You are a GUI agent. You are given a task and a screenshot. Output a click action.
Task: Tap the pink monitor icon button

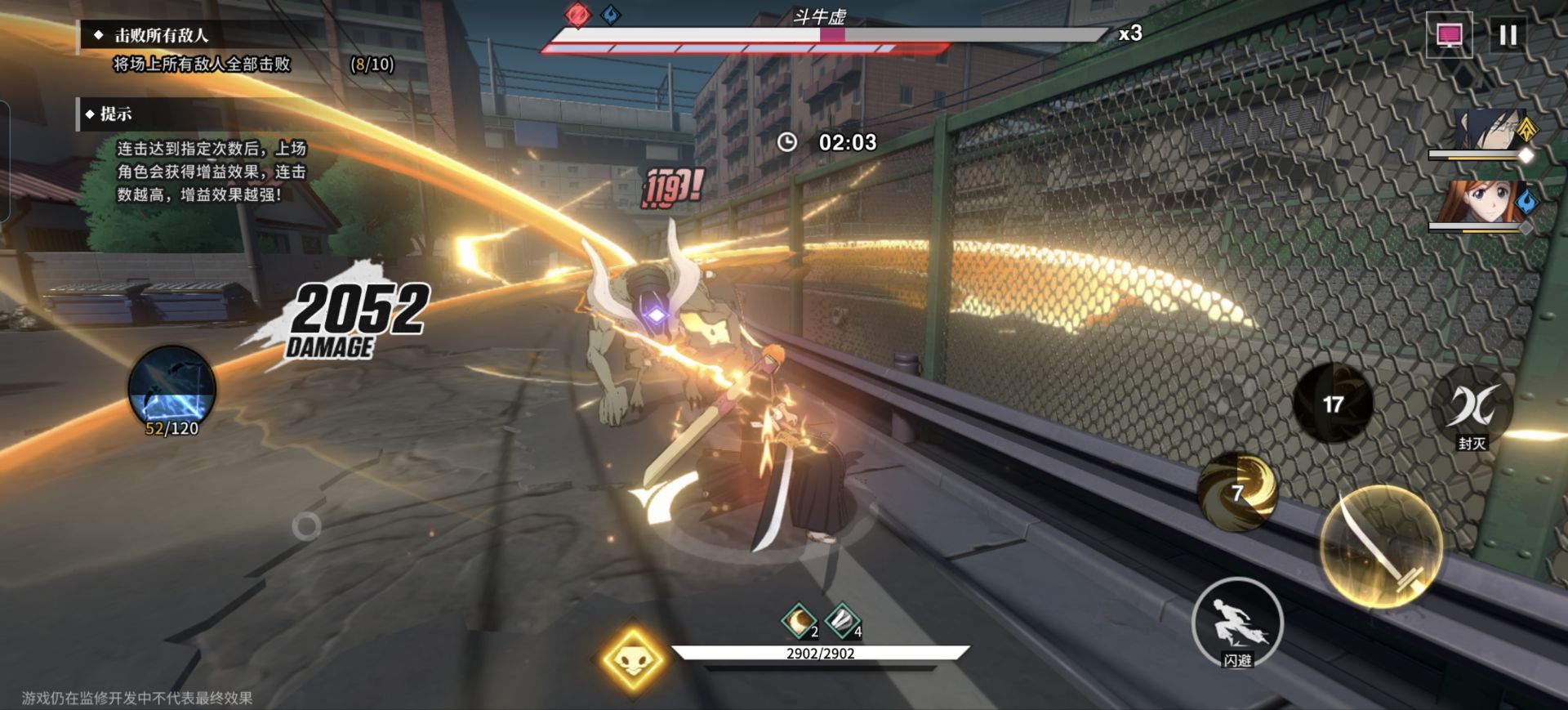[1449, 35]
